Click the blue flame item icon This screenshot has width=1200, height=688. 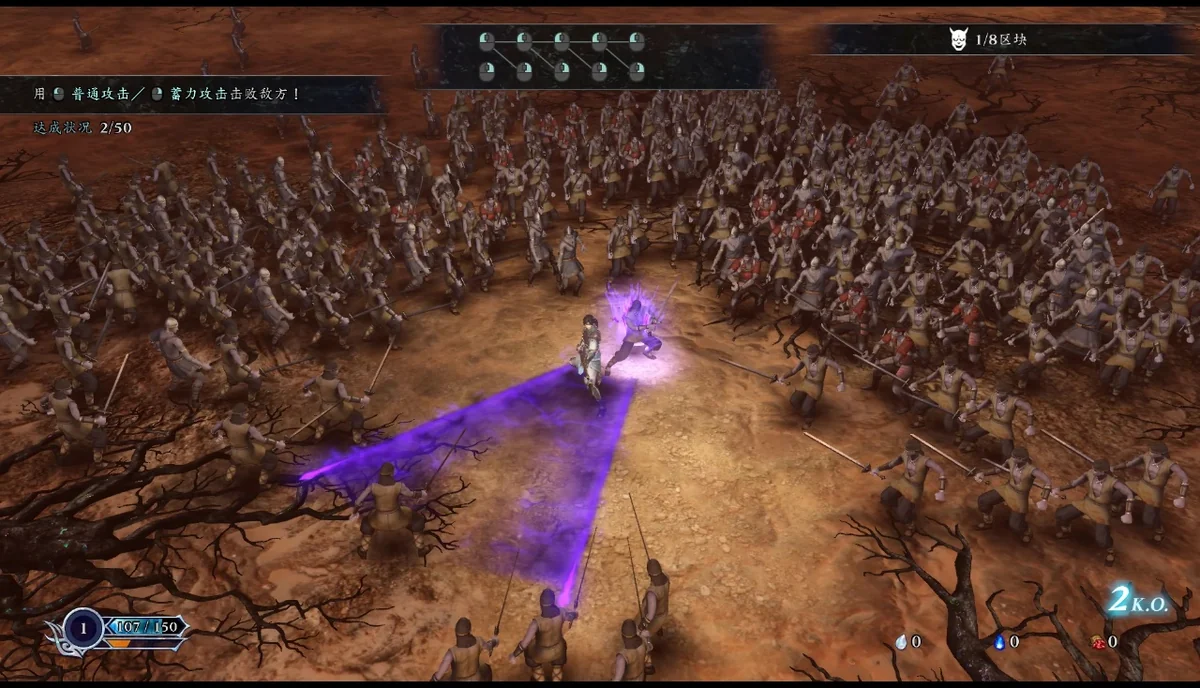point(1000,641)
